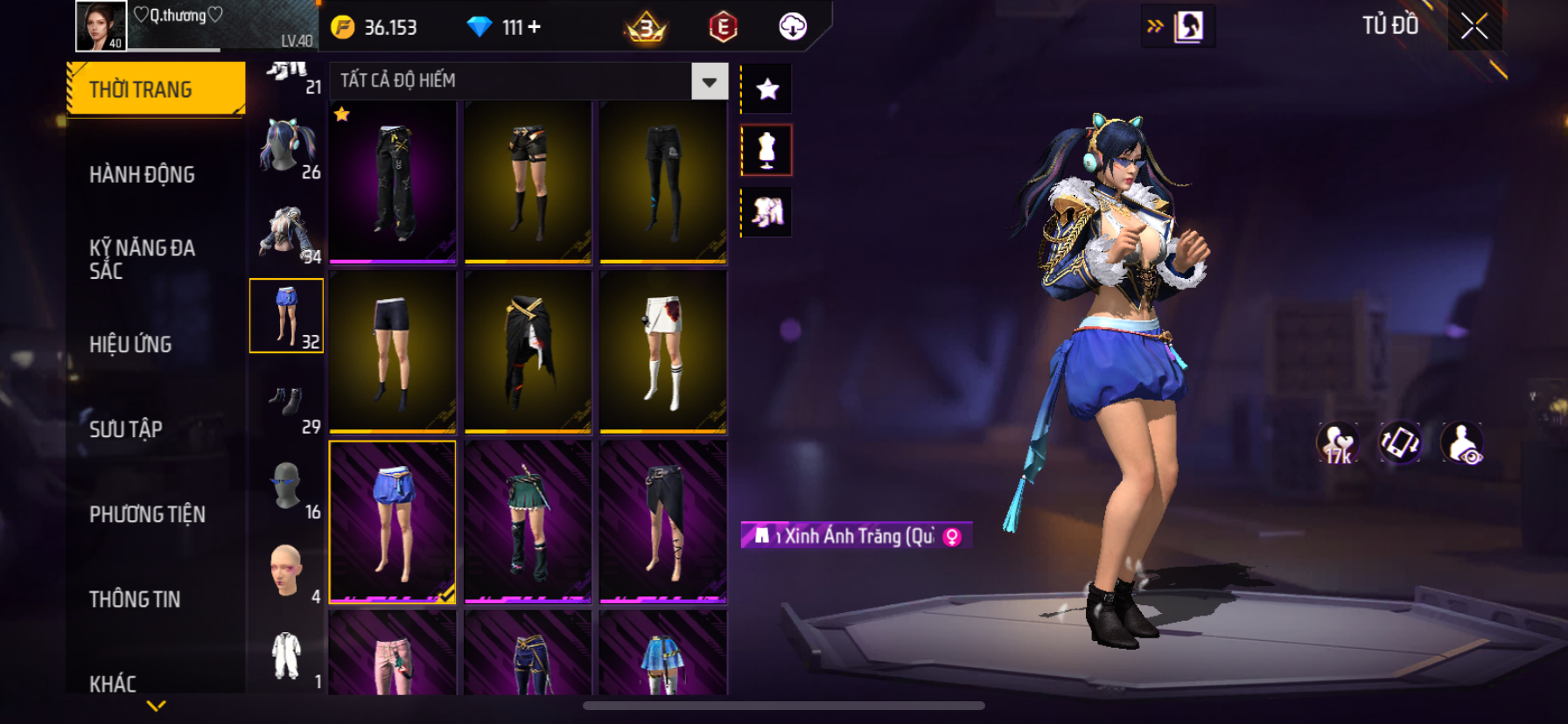Go to the SƯU TẬP section
1568x724 pixels.
click(x=126, y=429)
